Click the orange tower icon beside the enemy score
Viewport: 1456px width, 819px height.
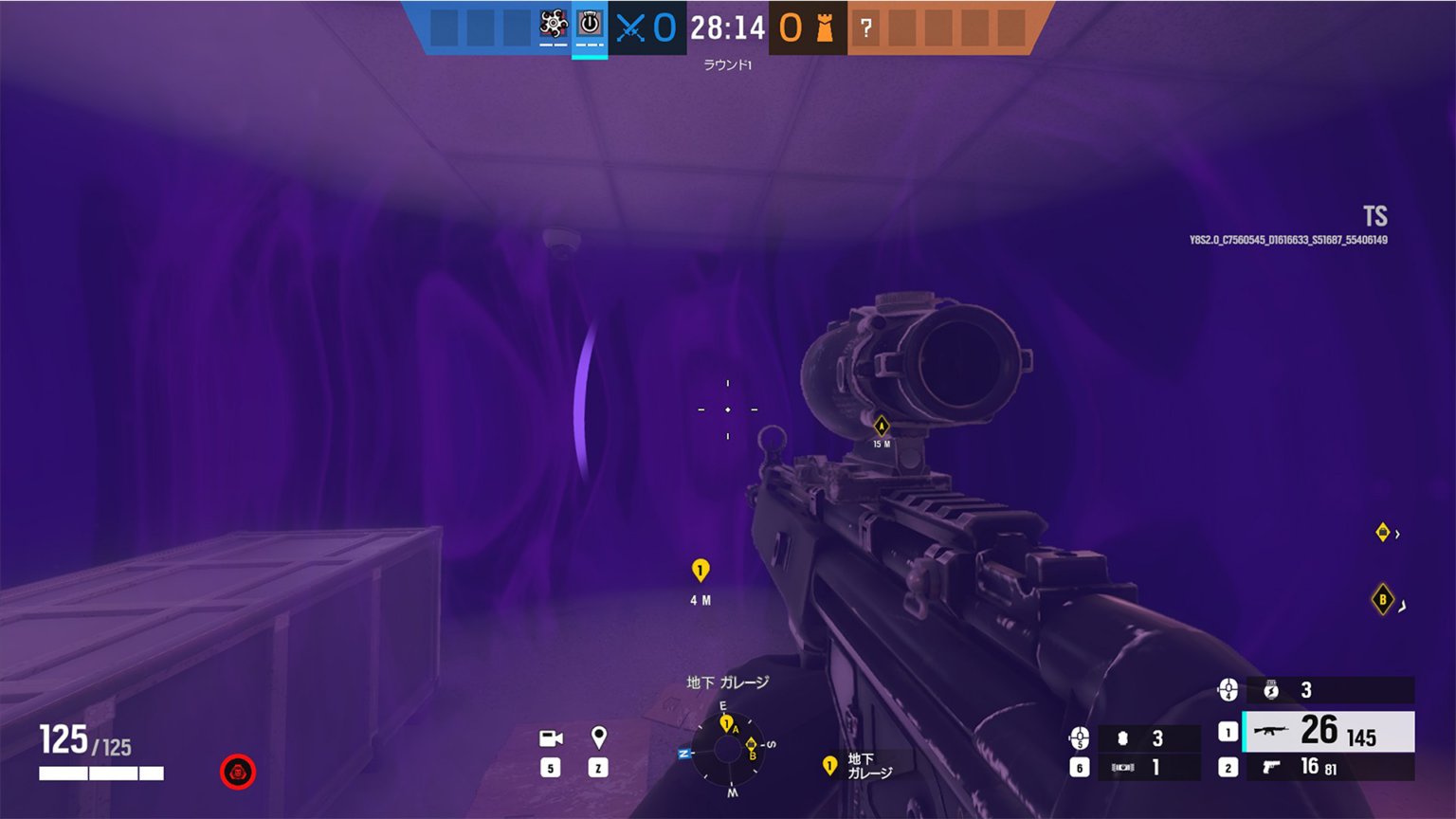coord(824,27)
